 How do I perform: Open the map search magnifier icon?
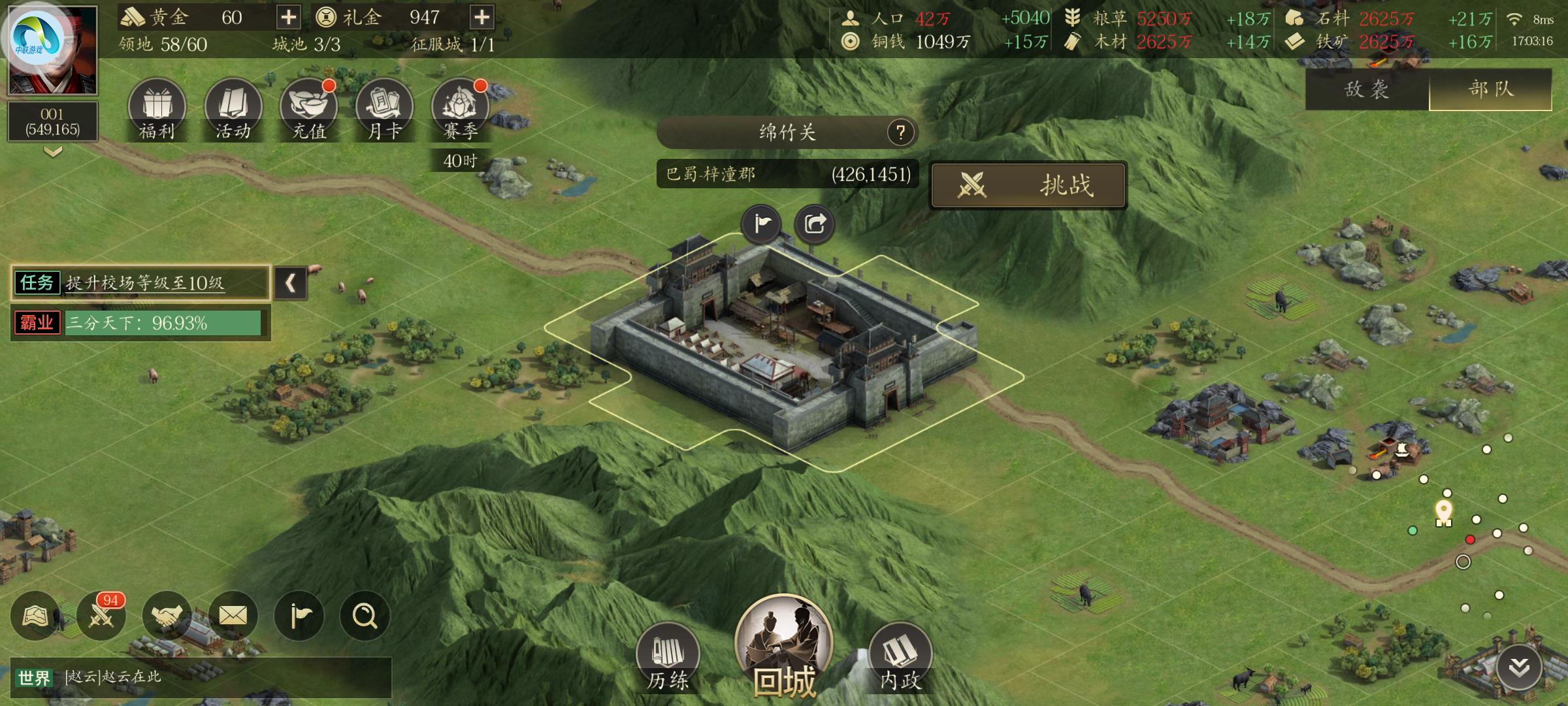pyautogui.click(x=367, y=615)
